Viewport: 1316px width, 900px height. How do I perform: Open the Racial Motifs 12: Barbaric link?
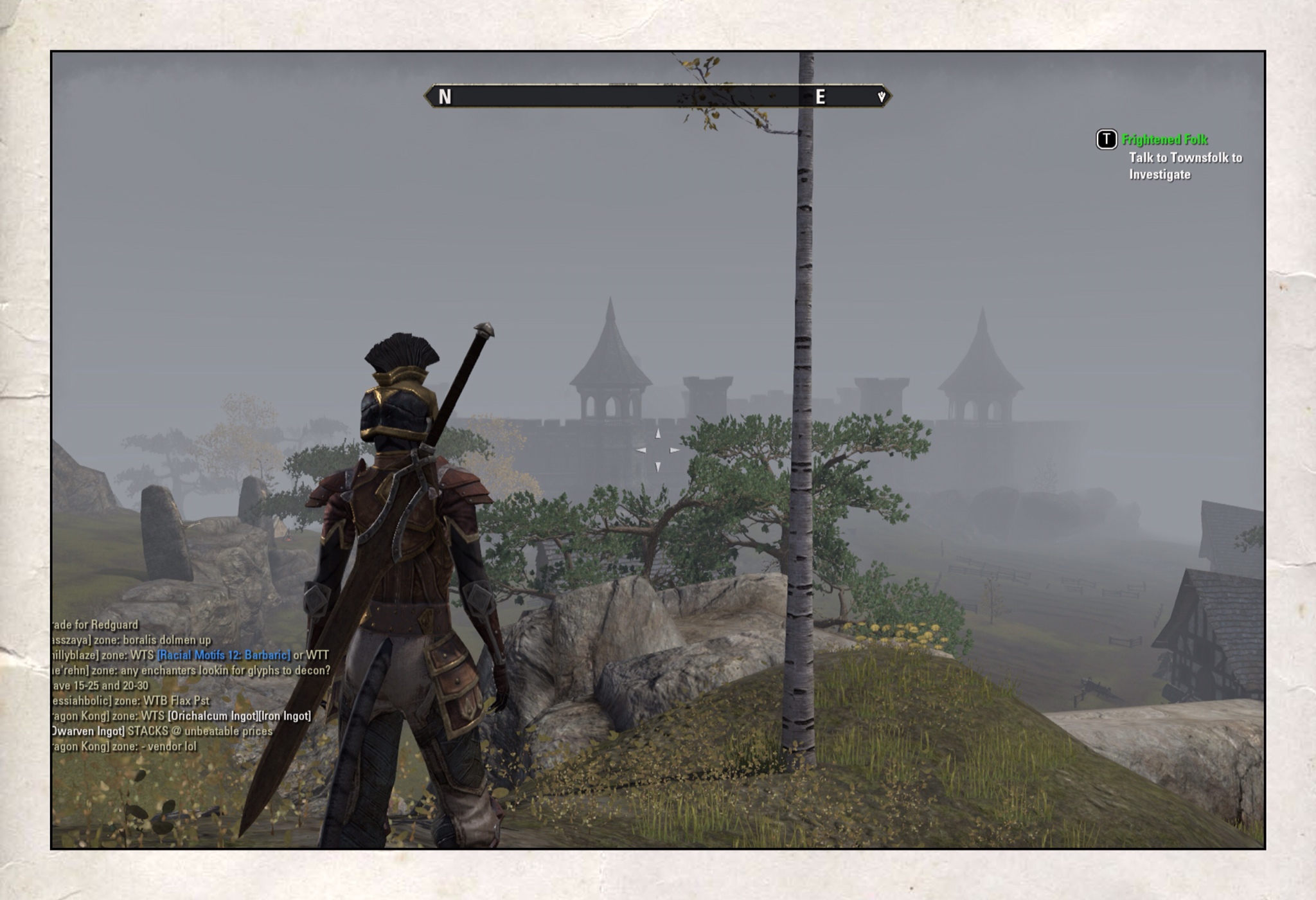(224, 655)
